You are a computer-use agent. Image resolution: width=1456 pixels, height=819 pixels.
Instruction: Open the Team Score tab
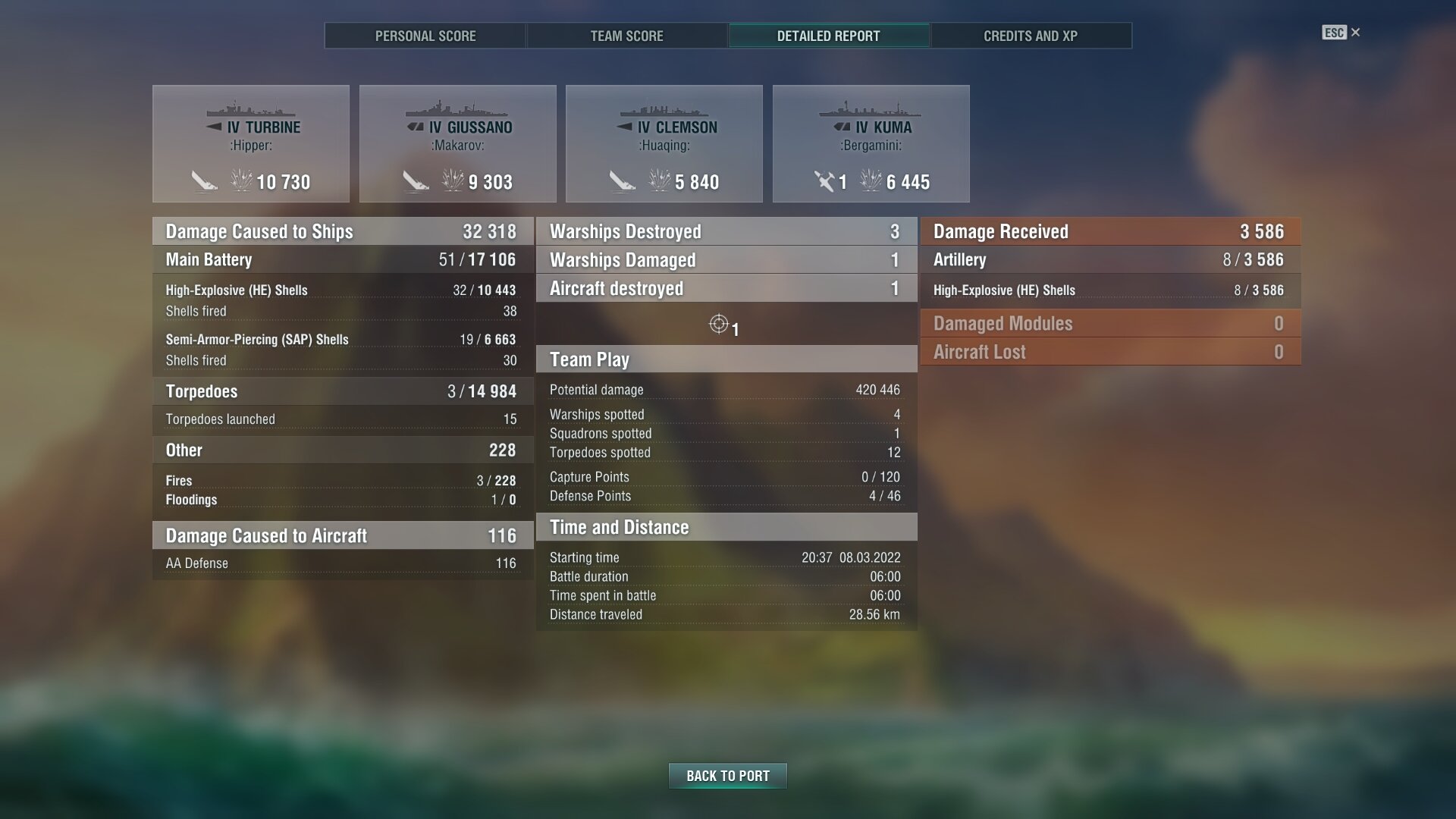click(x=626, y=36)
